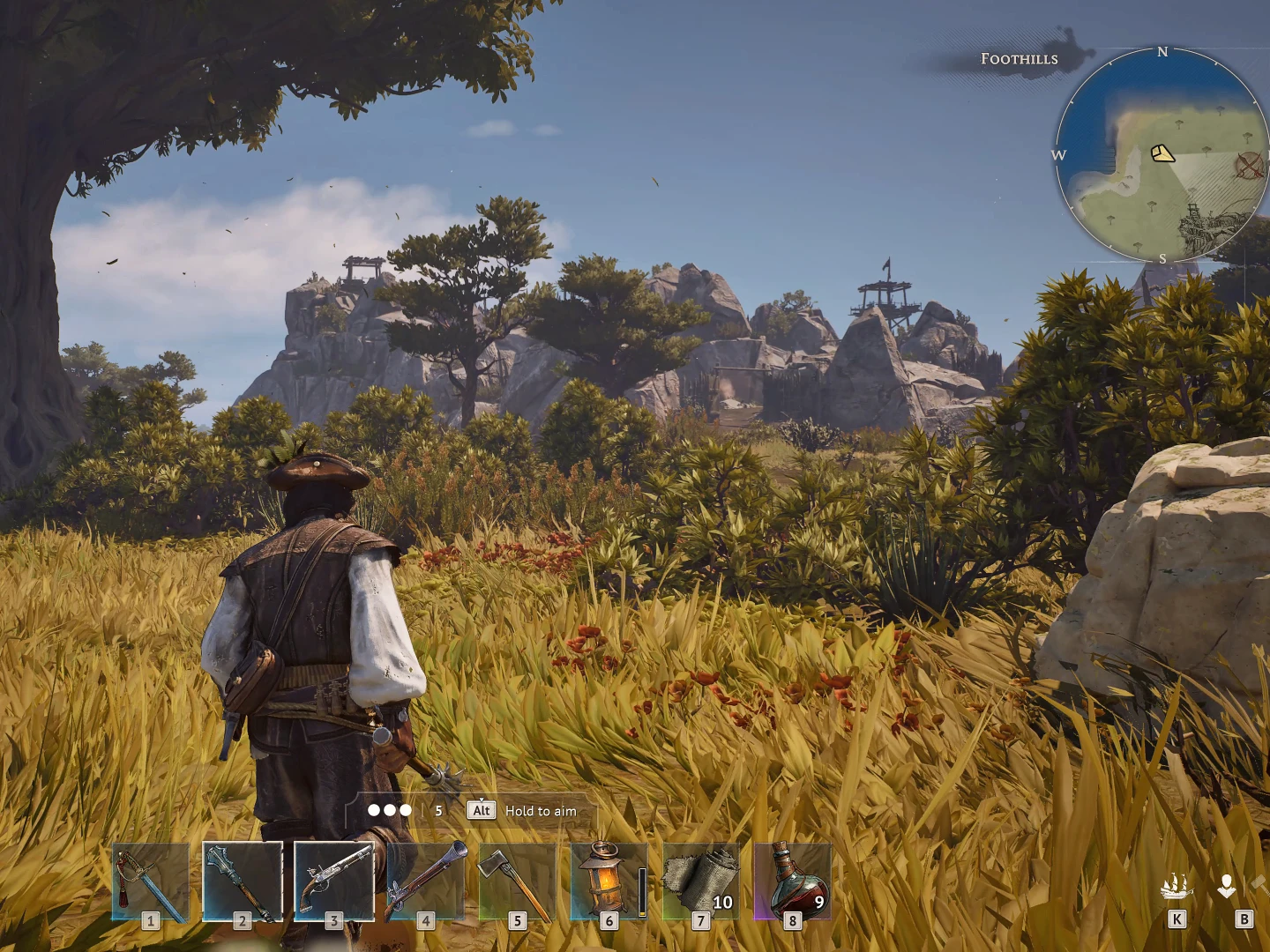Open the character bust icon
The height and width of the screenshot is (952, 1270).
coord(1227,886)
